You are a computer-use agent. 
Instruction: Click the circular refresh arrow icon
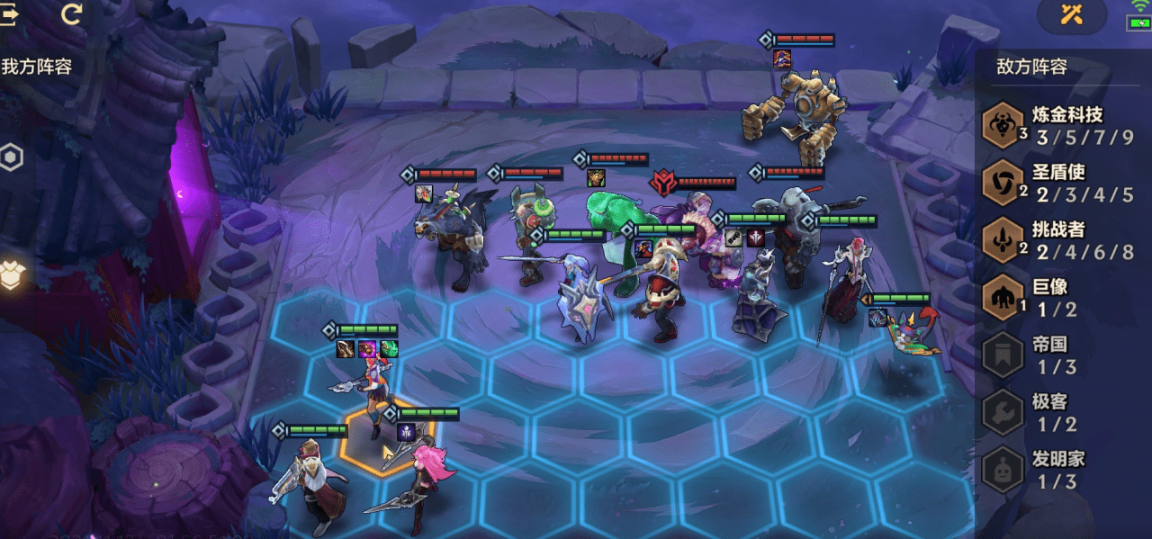pos(72,14)
